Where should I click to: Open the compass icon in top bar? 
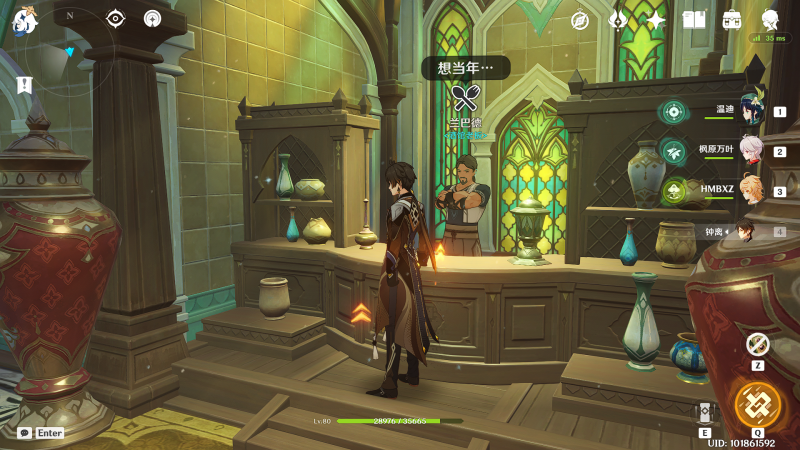point(580,20)
